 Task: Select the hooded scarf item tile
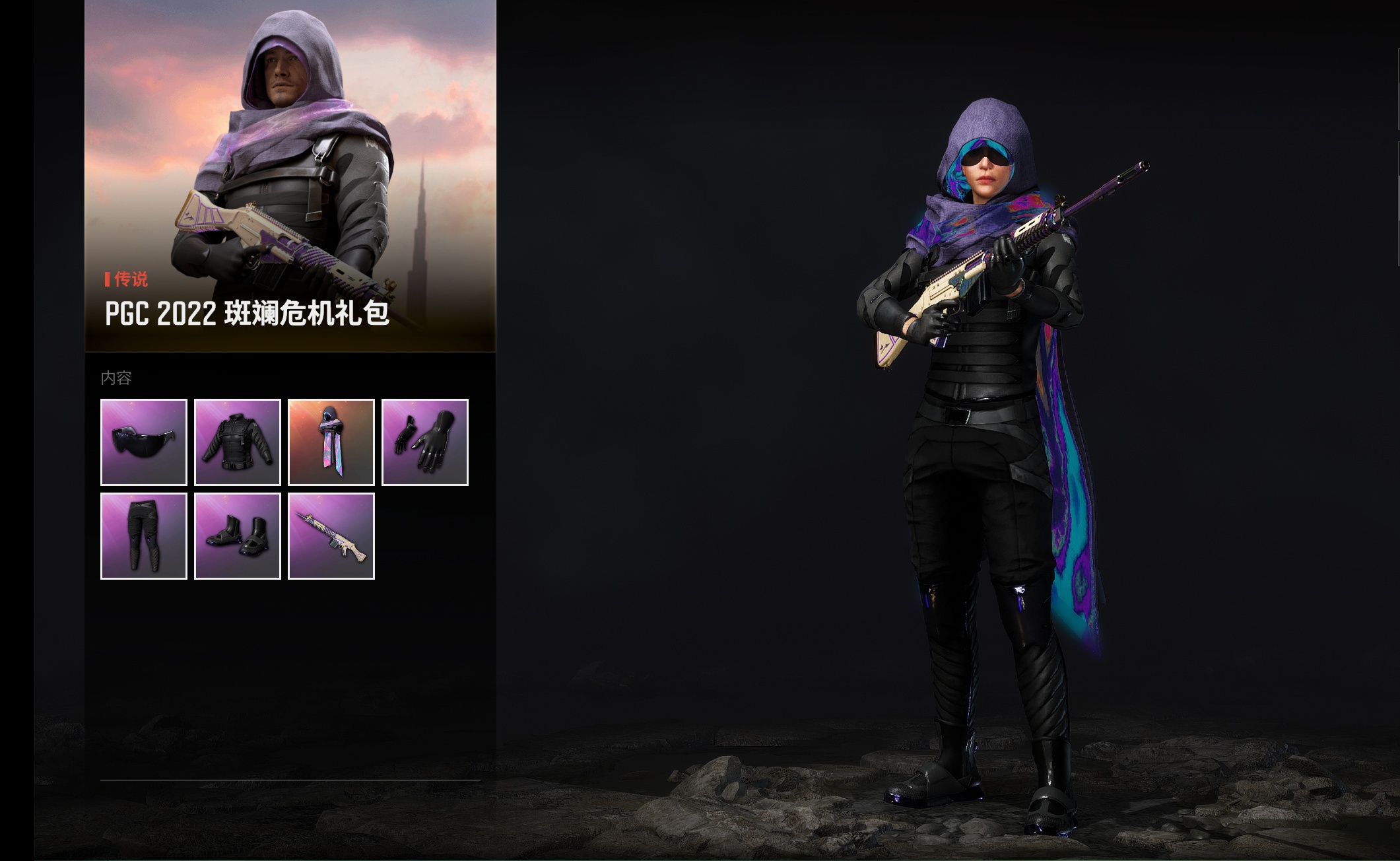(331, 442)
